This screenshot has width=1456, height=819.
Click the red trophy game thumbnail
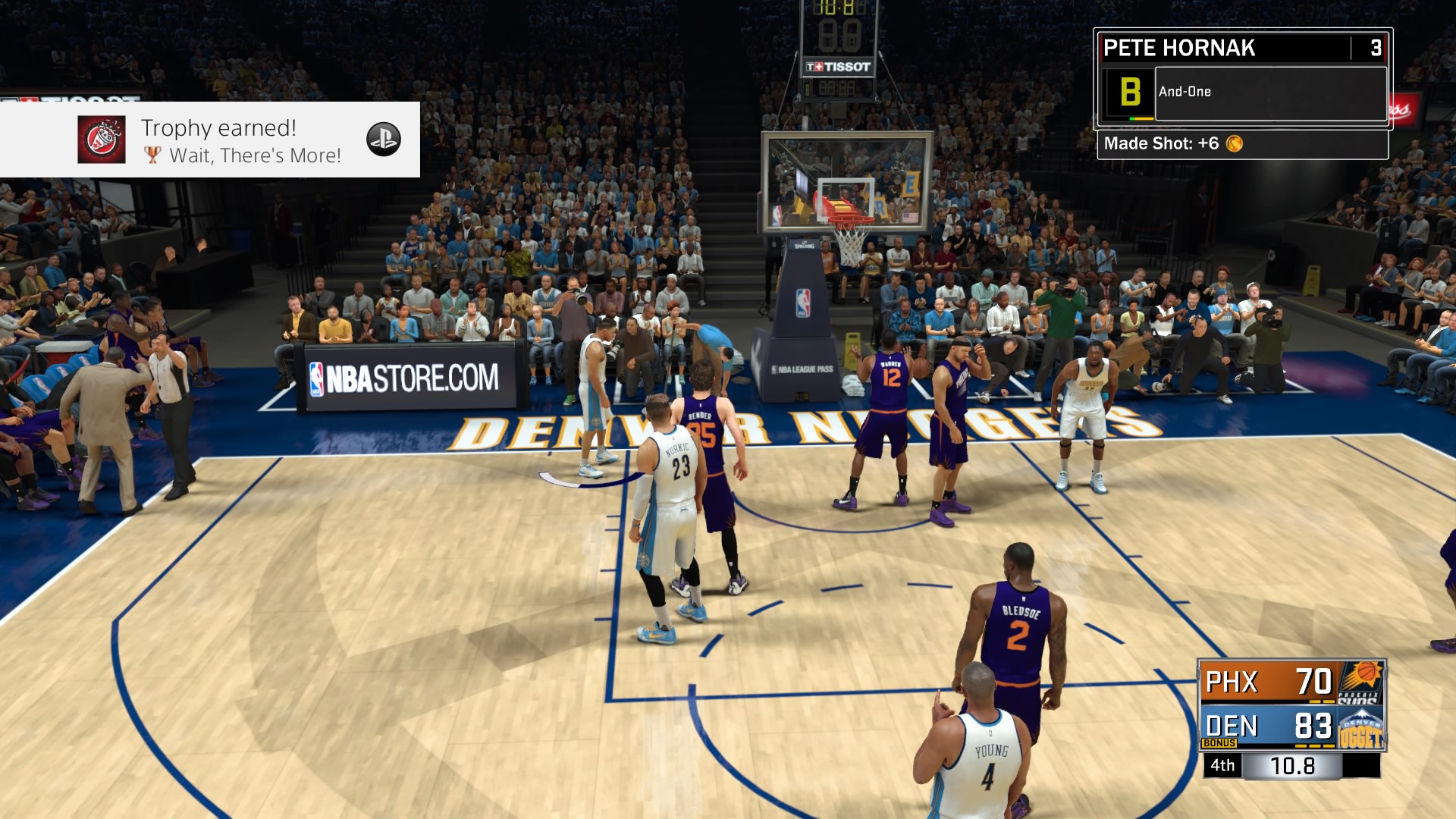[x=102, y=140]
